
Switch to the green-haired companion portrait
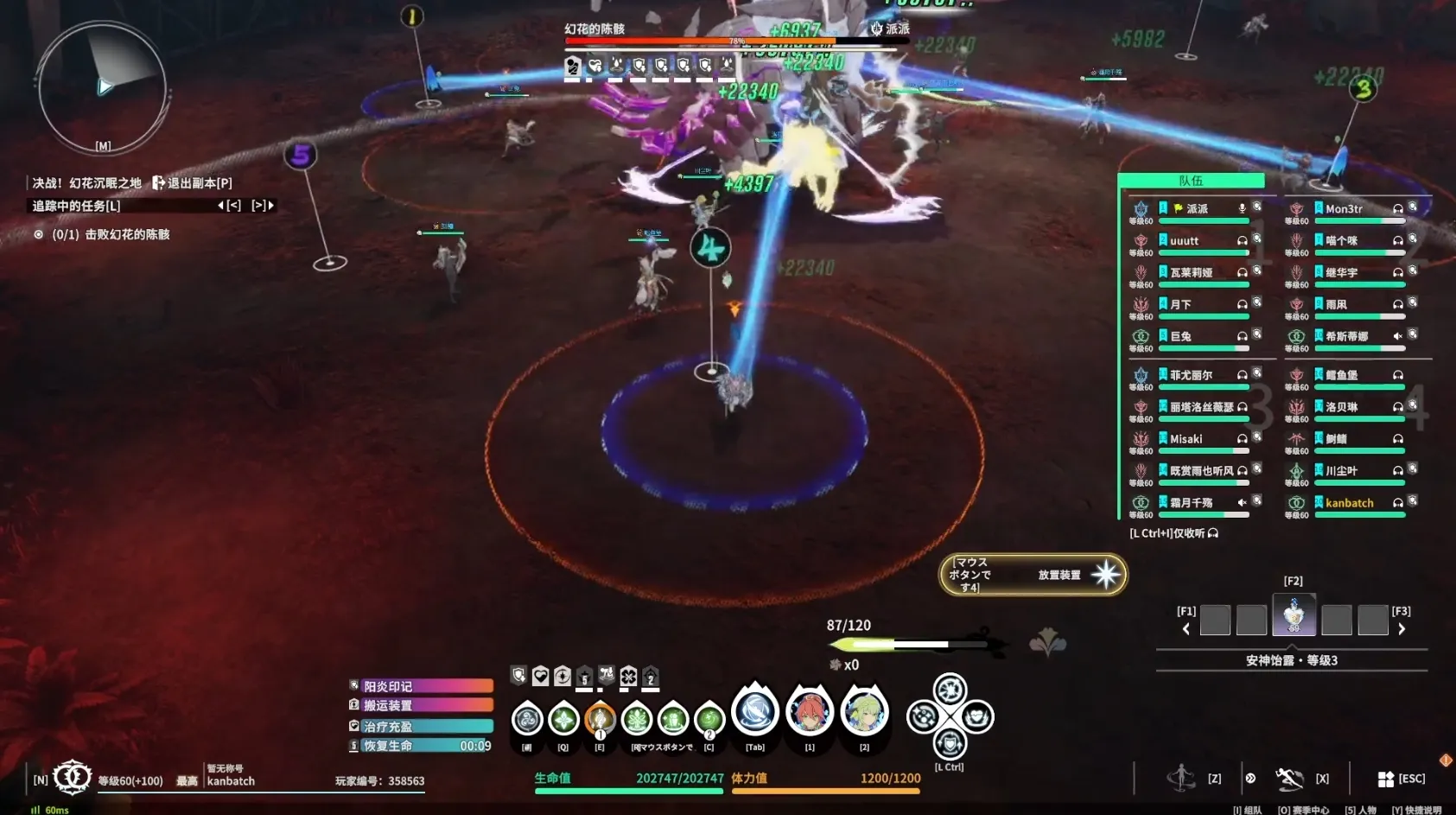click(864, 712)
